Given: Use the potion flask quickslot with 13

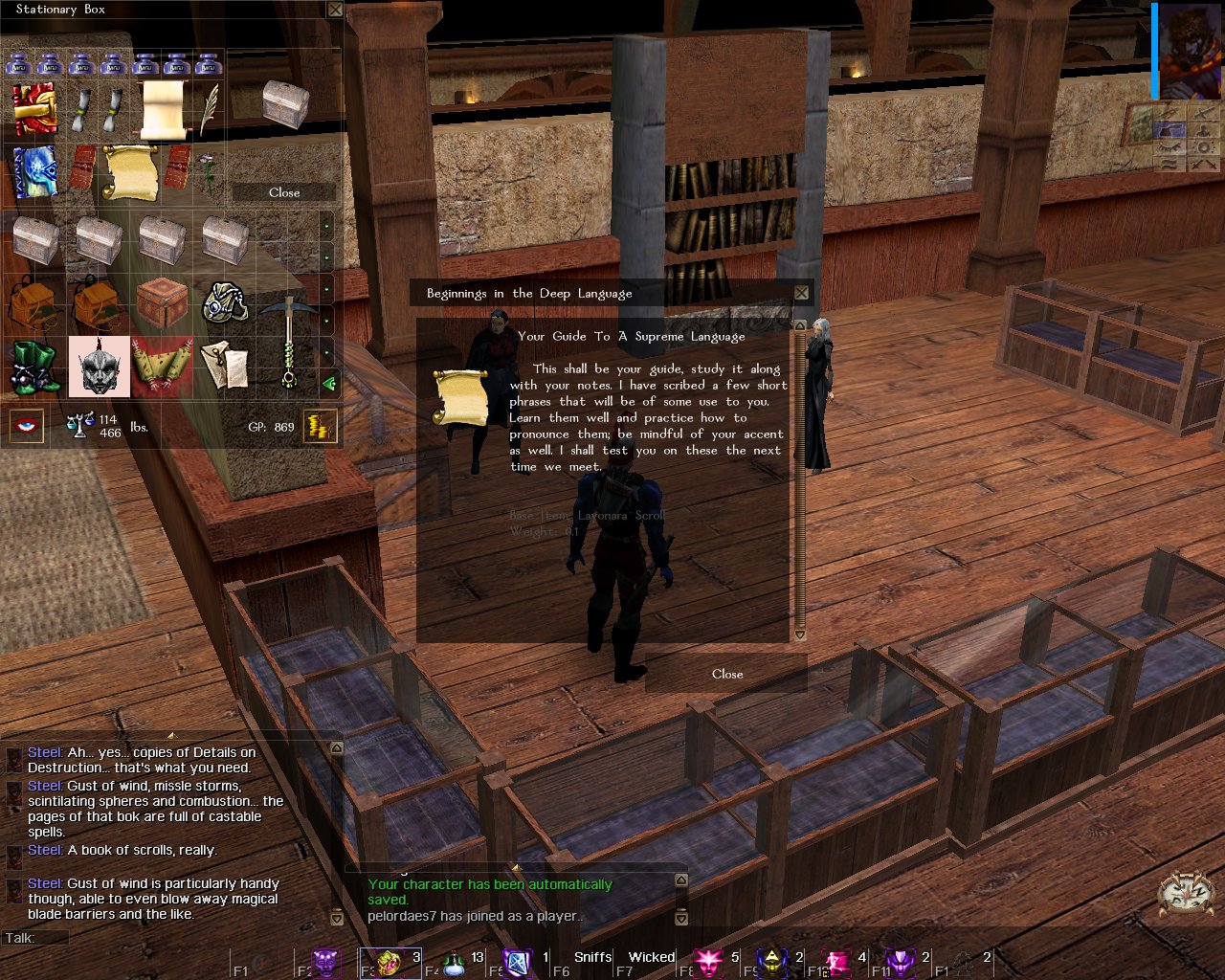Looking at the screenshot, I should click(455, 963).
